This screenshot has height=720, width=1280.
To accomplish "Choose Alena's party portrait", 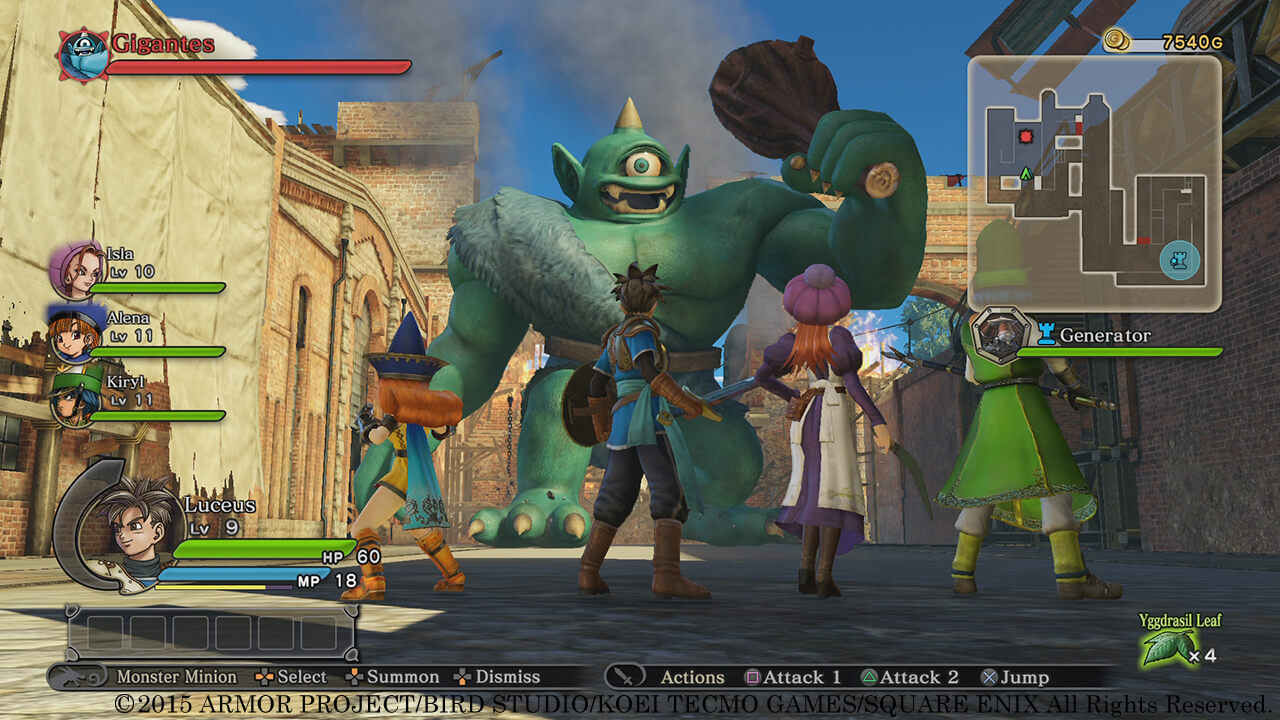I will [x=72, y=333].
